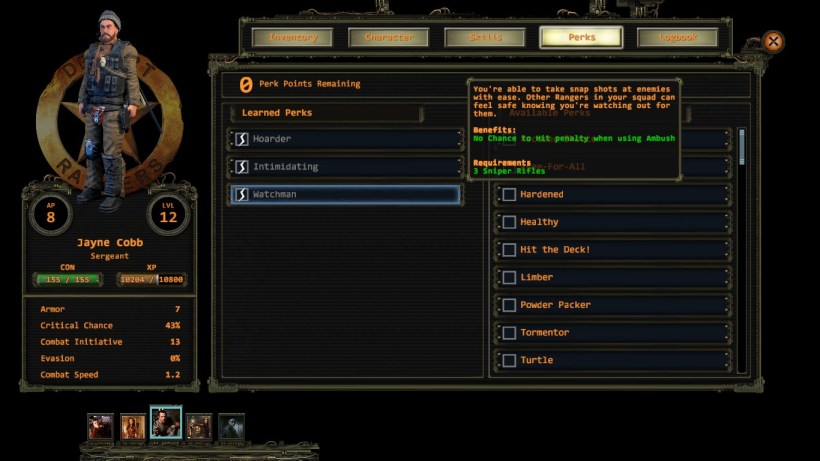Check the Healthy perk box
The image size is (820, 461).
[x=509, y=222]
